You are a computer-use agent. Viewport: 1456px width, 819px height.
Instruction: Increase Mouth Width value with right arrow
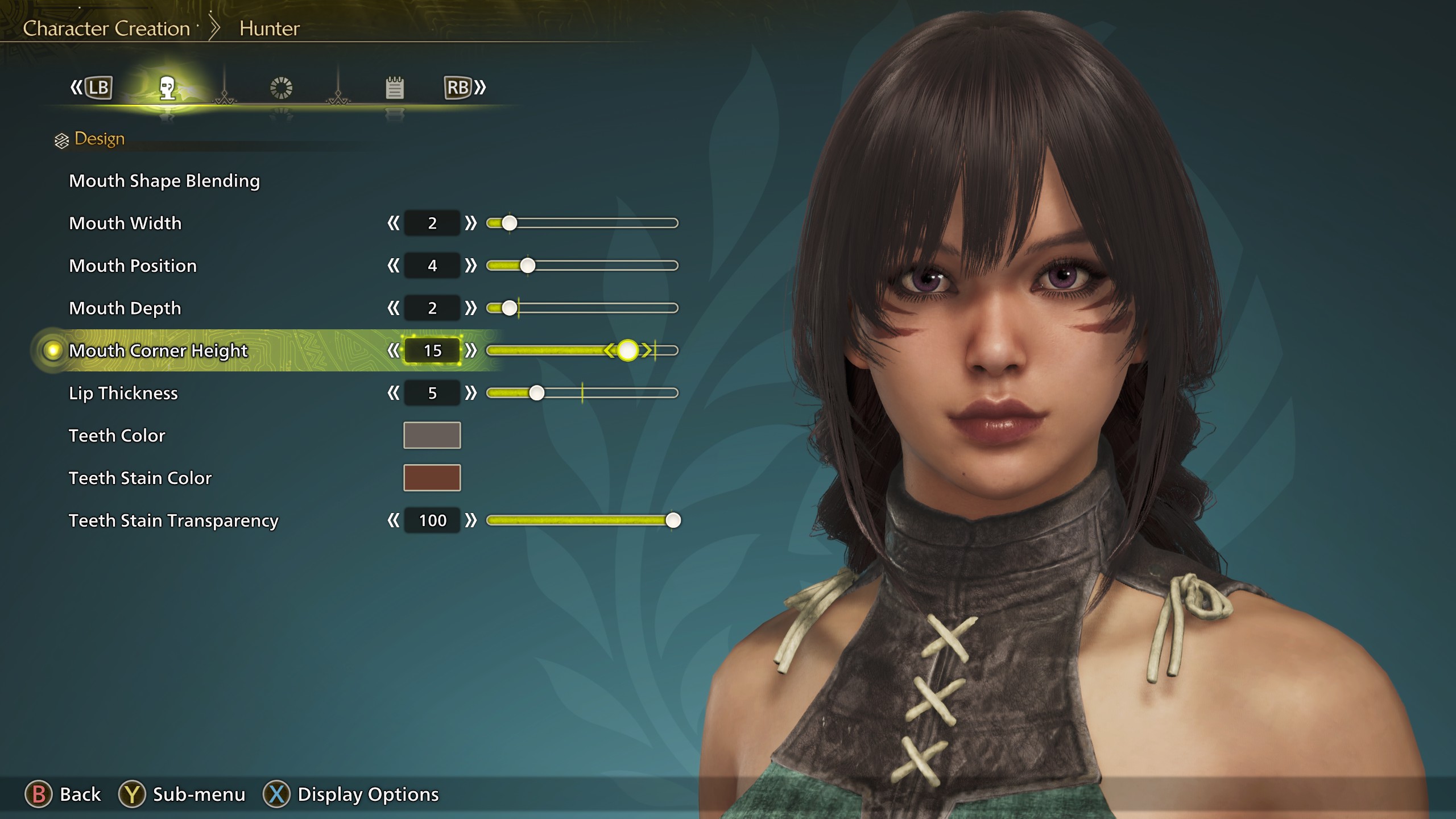[x=470, y=223]
